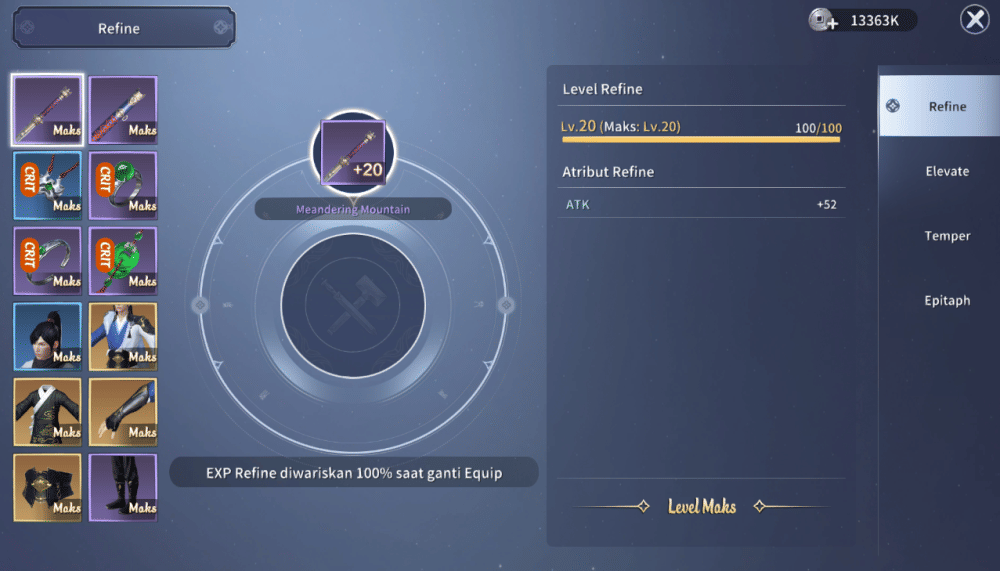Select the highlighted staff weapon slot
This screenshot has height=571, width=1000.
(x=47, y=110)
